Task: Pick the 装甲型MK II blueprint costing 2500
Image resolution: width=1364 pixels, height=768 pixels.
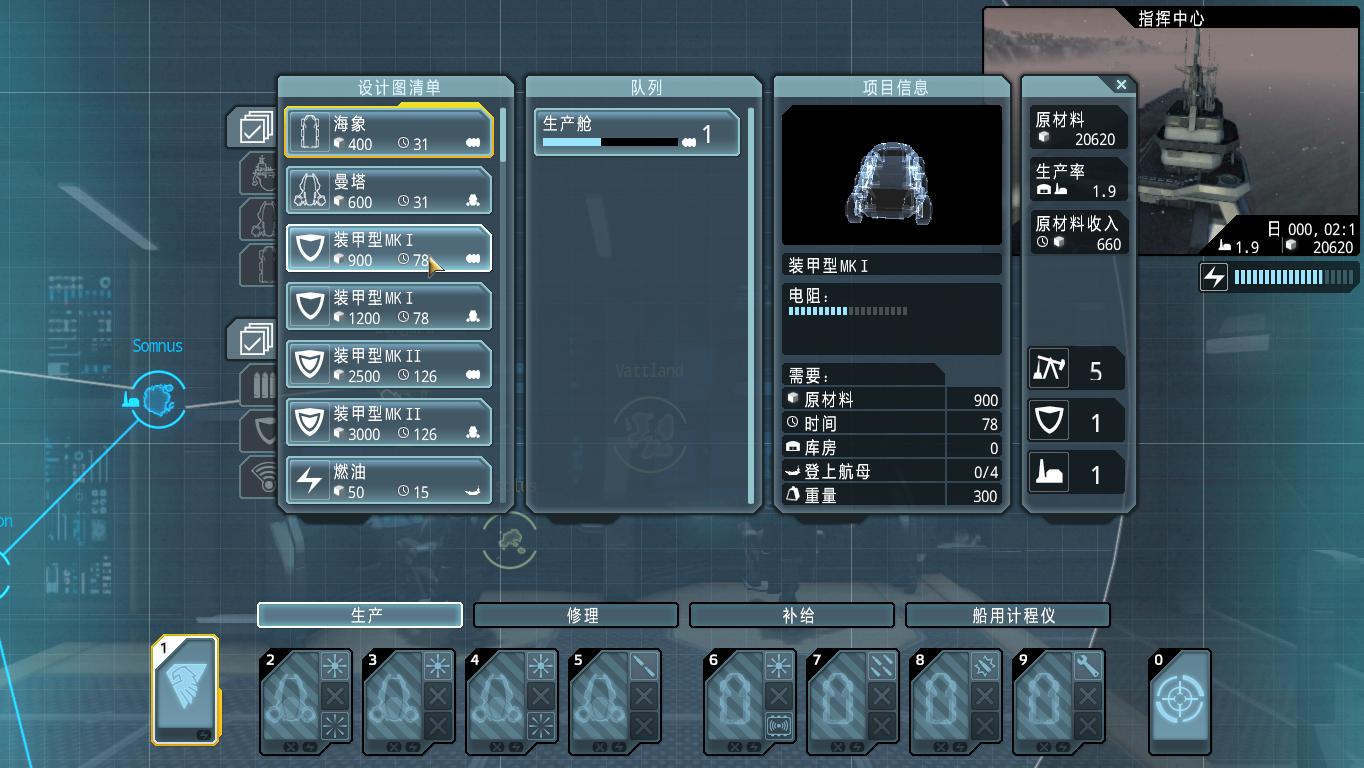Action: tap(389, 364)
